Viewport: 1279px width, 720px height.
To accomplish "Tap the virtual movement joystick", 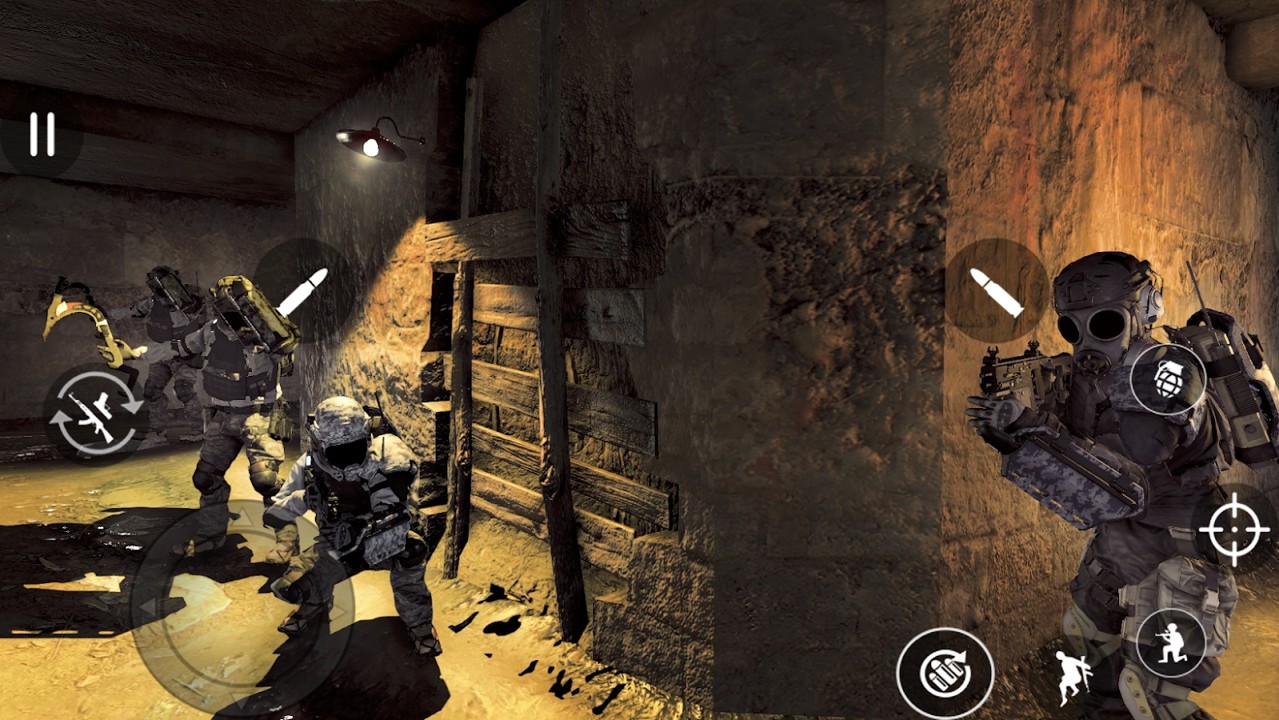I will coord(243,607).
